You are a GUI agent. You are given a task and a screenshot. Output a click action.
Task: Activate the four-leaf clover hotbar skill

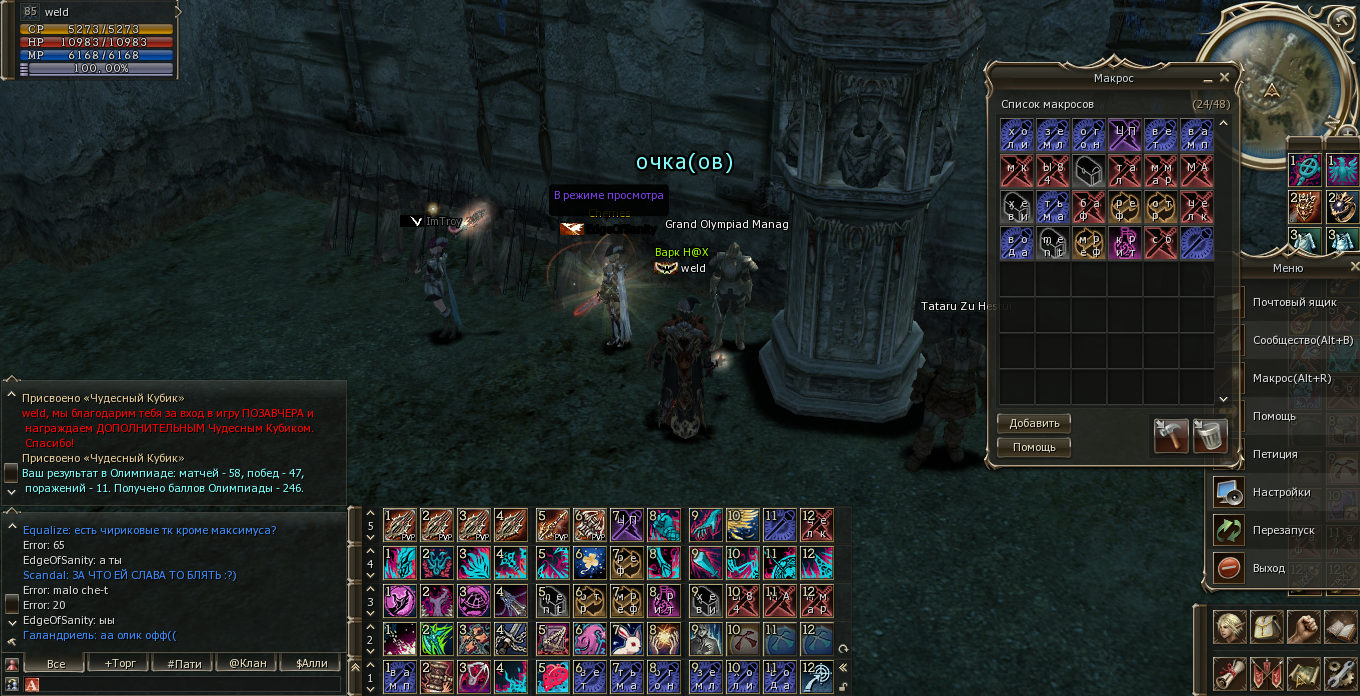pos(436,639)
